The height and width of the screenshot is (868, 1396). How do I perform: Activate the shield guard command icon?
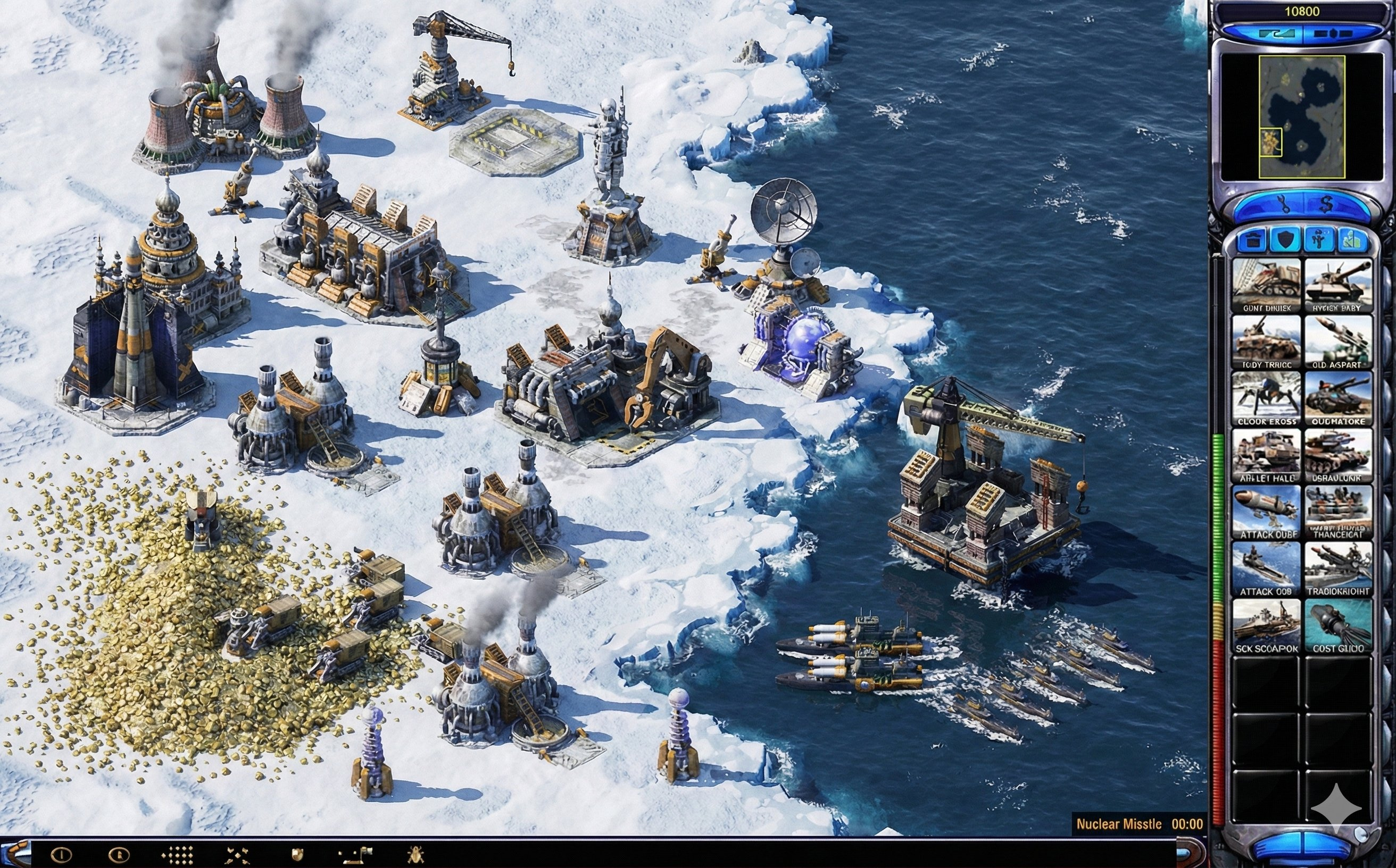tap(297, 855)
